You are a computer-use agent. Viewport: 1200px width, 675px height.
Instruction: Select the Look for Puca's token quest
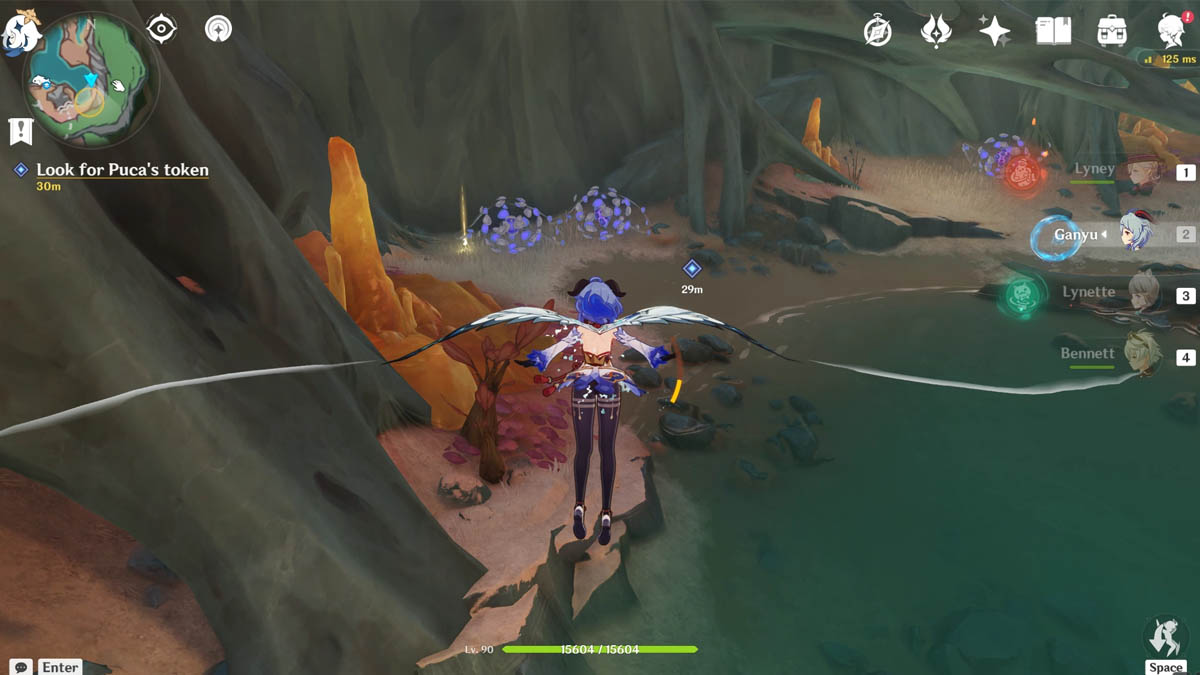pos(122,170)
